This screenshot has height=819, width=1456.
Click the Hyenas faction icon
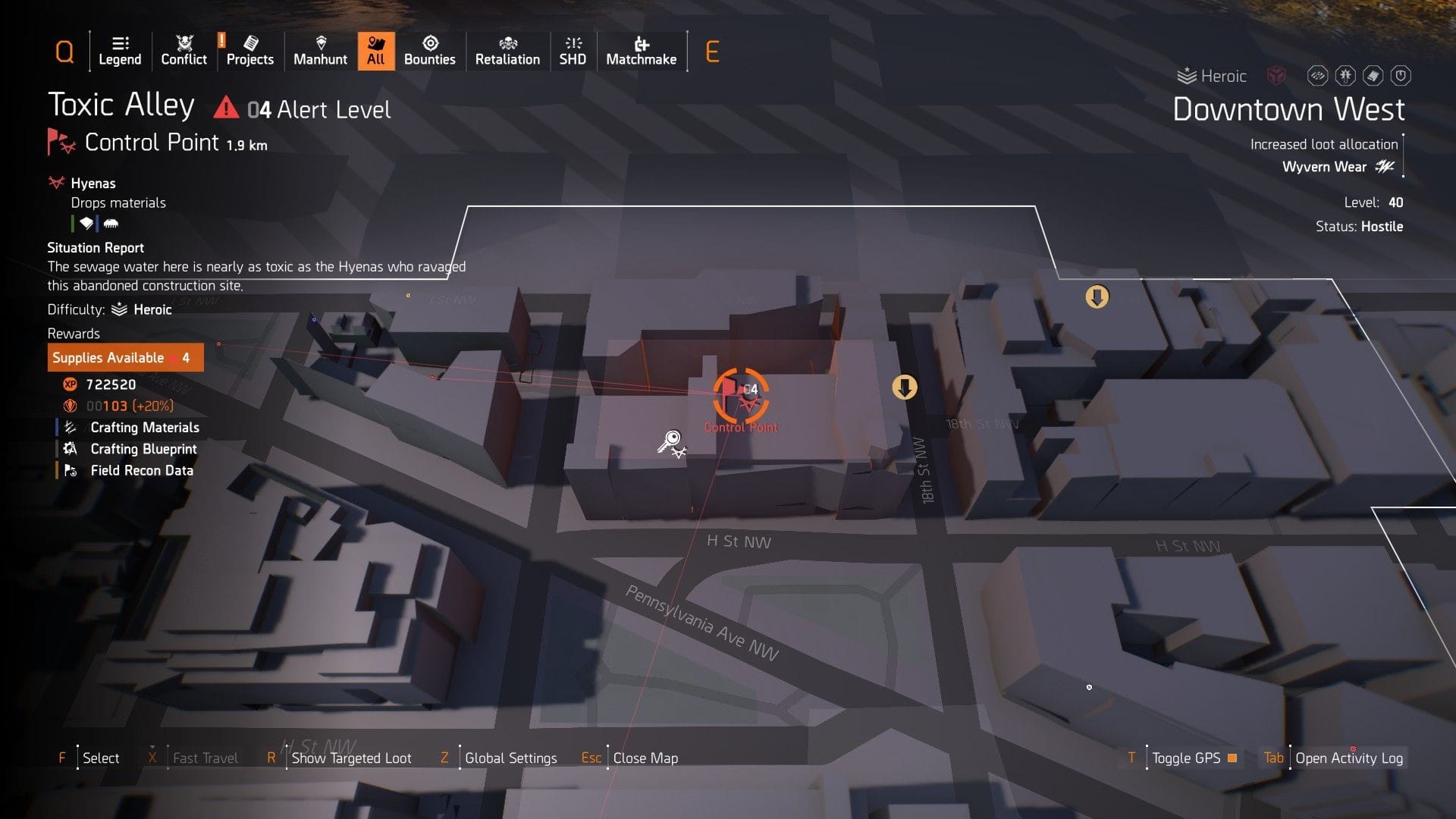tap(56, 183)
